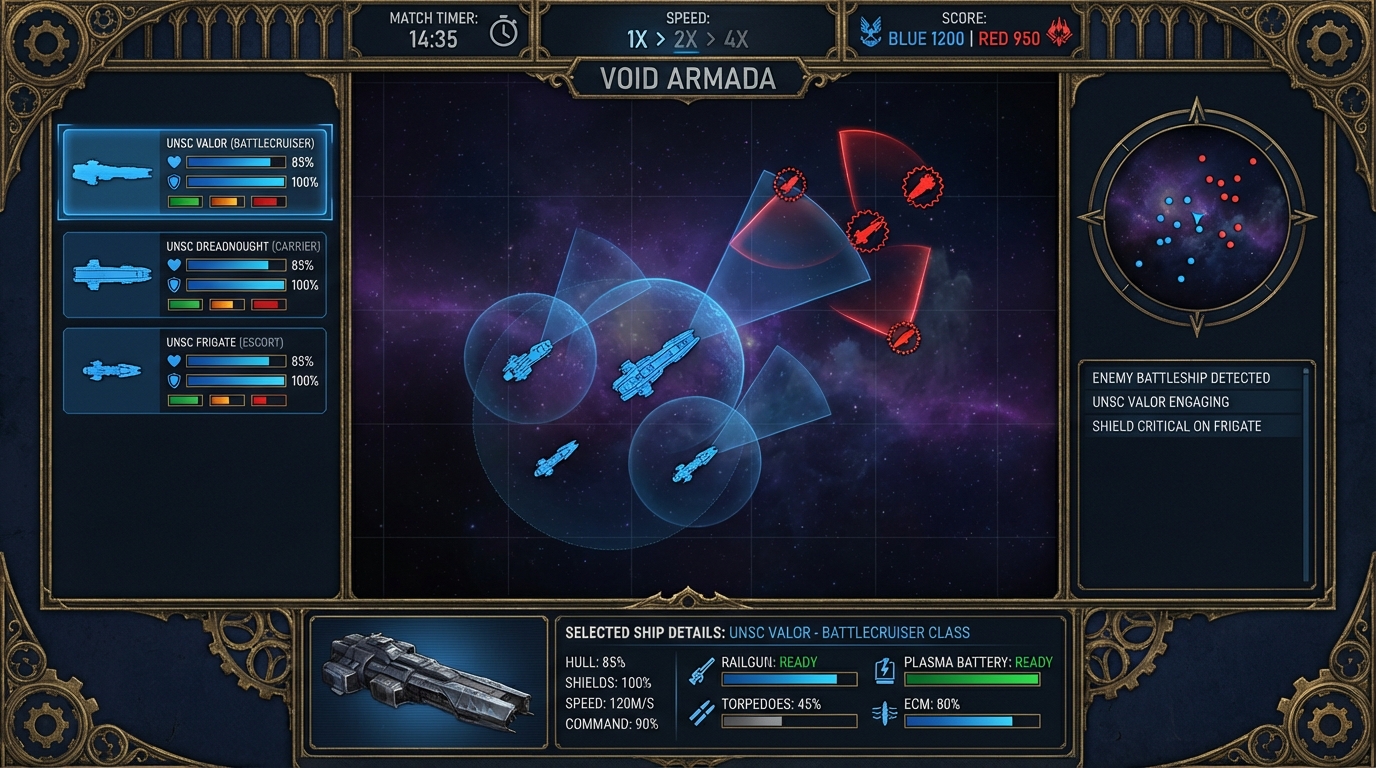Screen dimensions: 1376x768
Task: Click the Void Armada title banner
Action: [687, 79]
